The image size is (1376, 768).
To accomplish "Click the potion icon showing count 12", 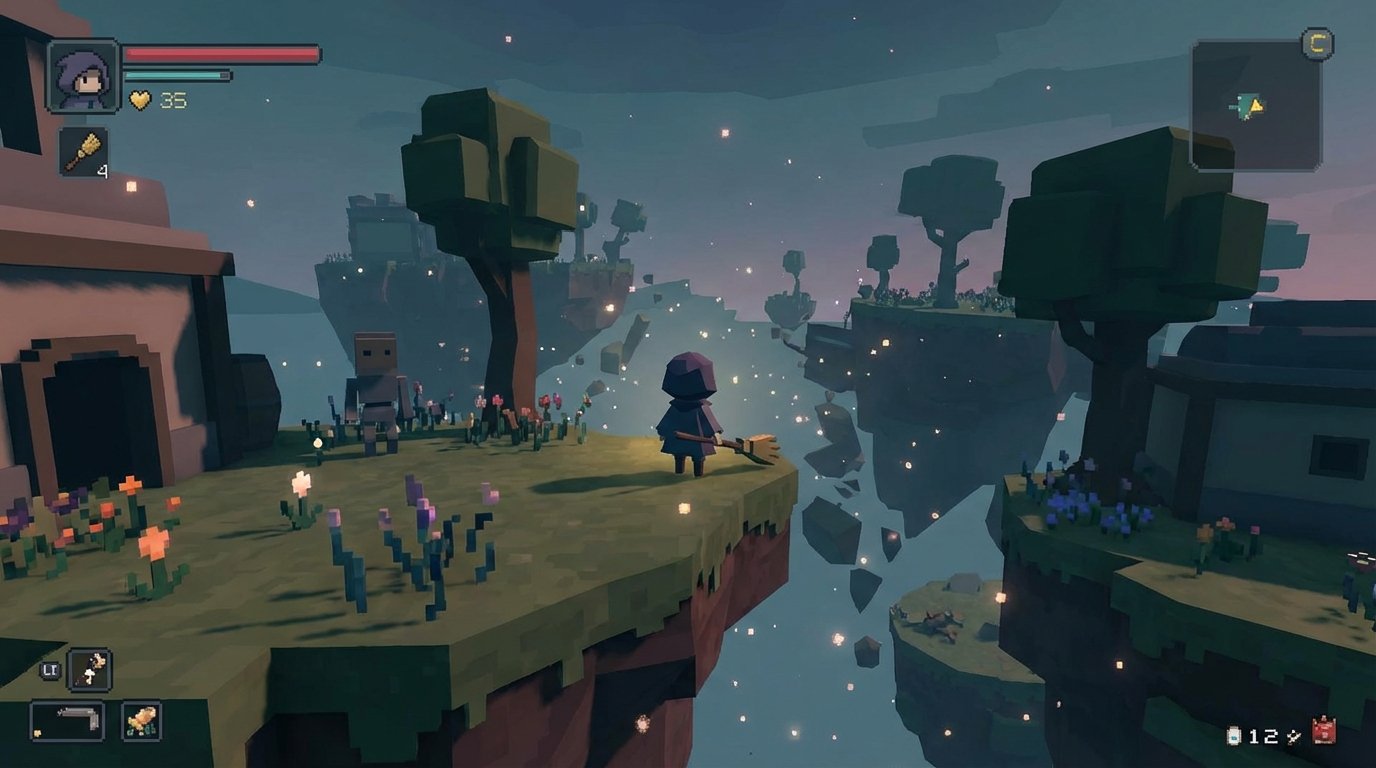I will 1233,735.
